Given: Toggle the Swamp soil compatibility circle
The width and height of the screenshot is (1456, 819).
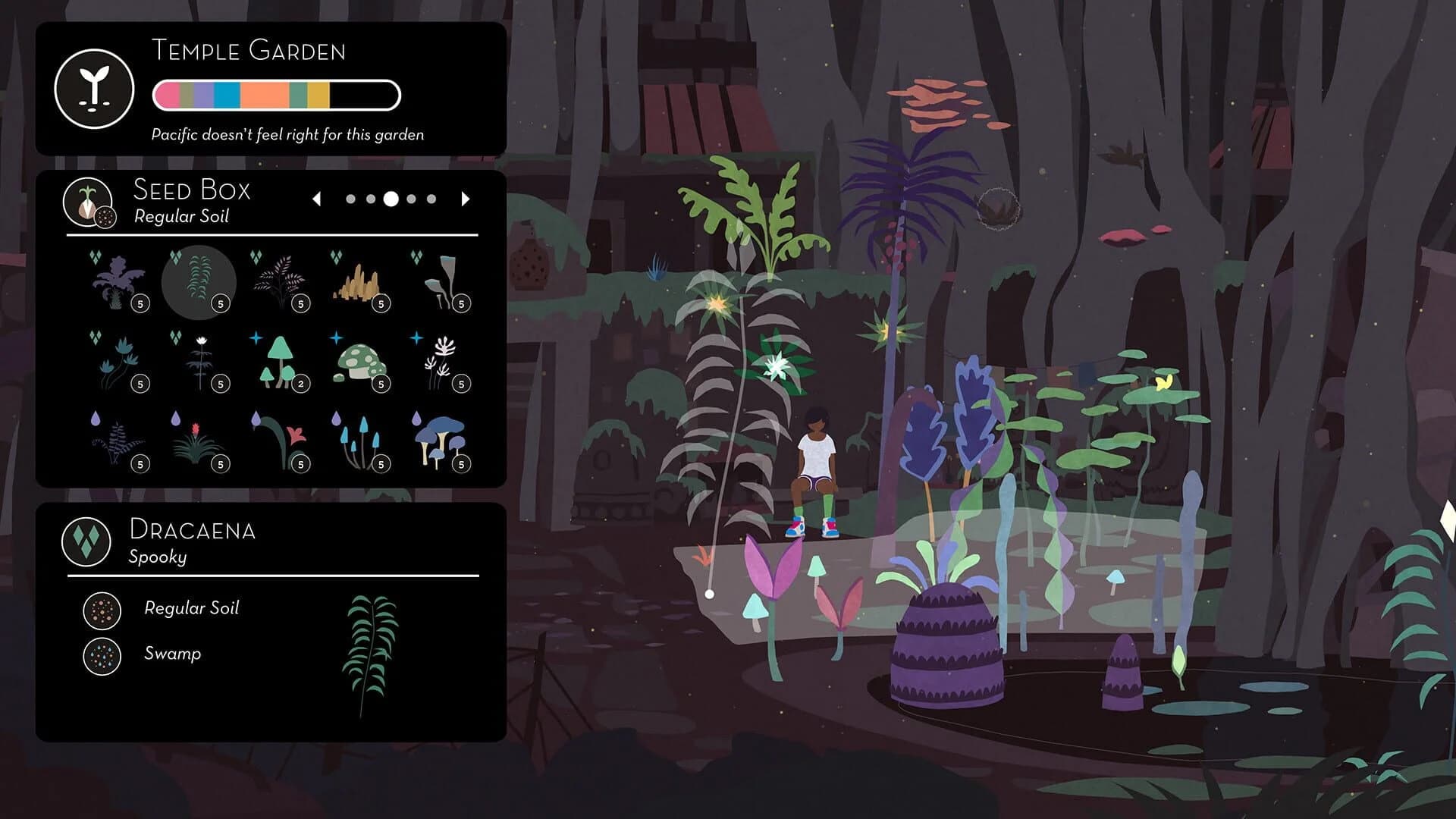Looking at the screenshot, I should pos(102,655).
